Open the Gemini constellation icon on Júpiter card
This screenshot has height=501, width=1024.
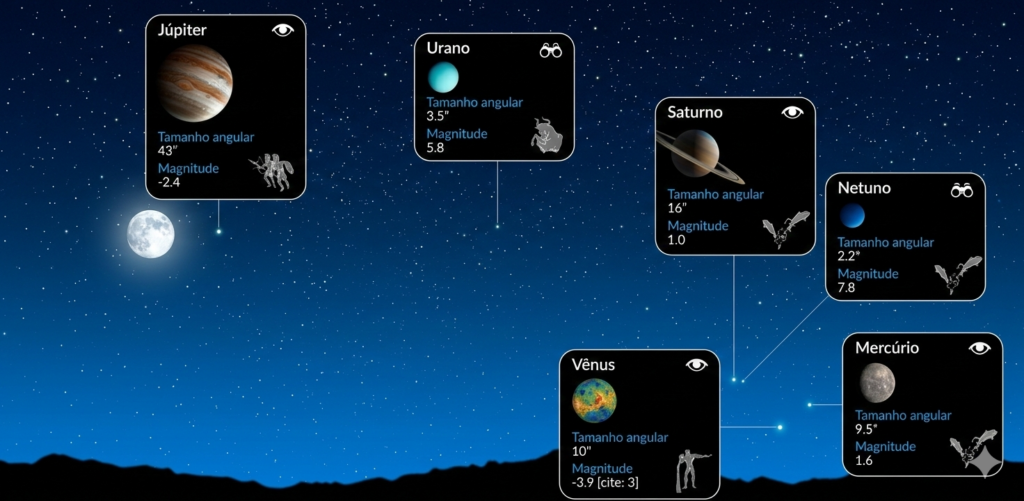(x=269, y=170)
